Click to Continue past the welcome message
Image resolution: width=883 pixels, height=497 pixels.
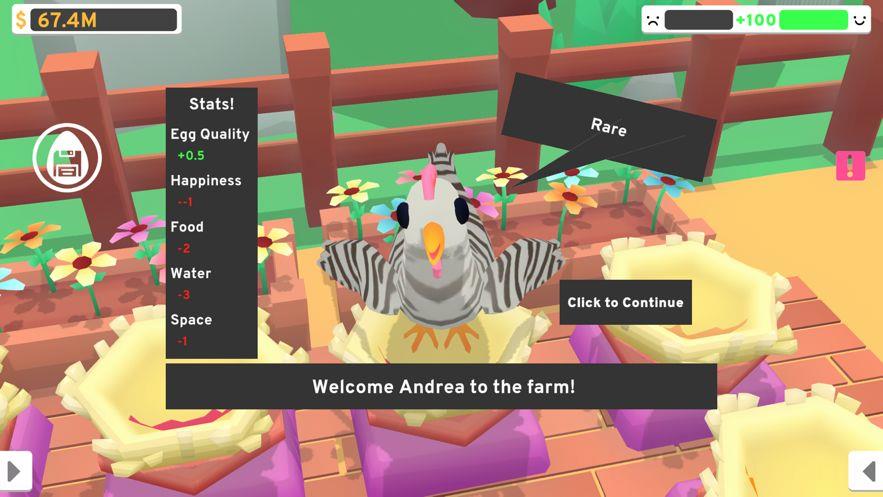pos(625,302)
